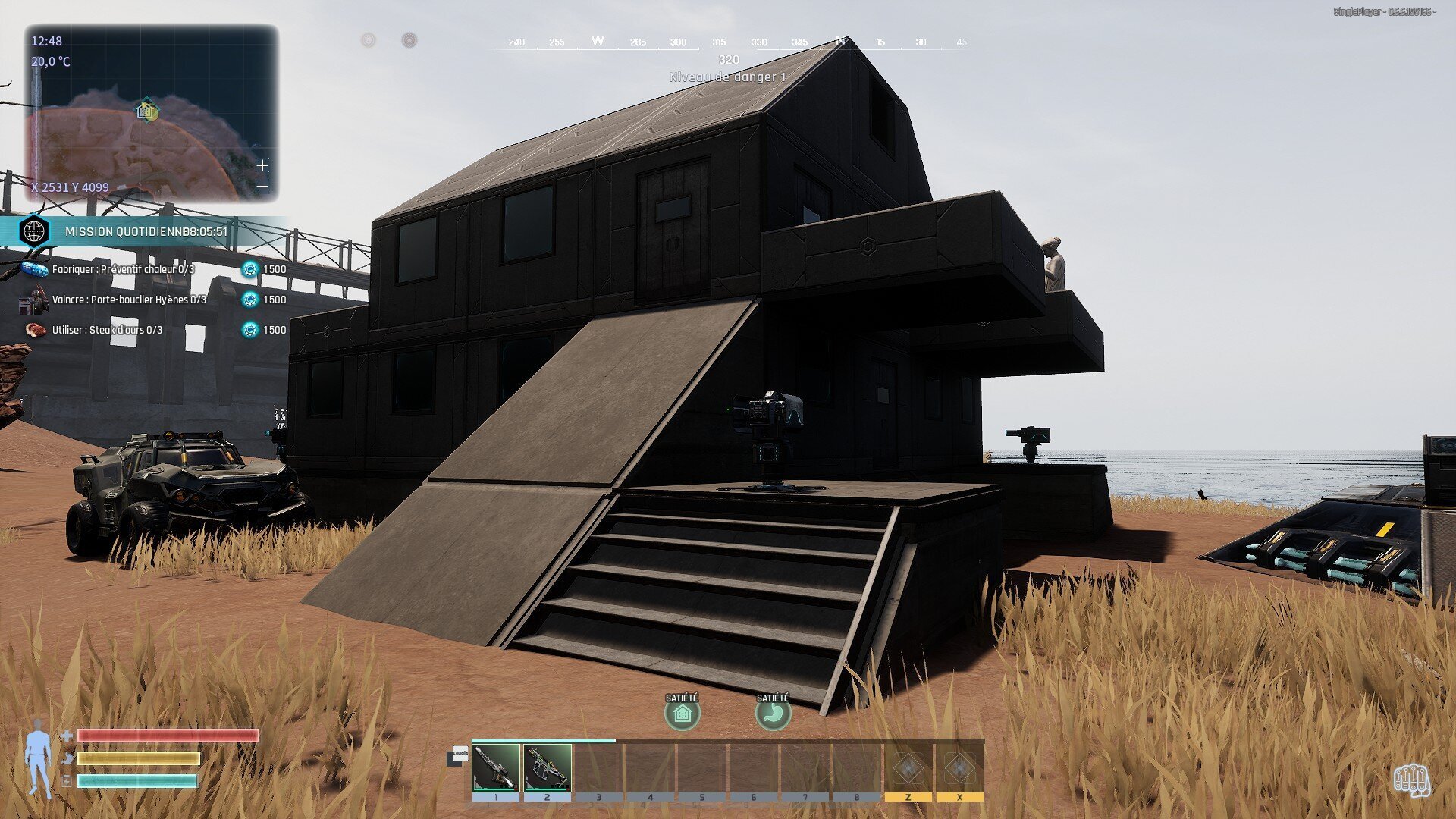Click the blue character body silhouette

click(37, 760)
